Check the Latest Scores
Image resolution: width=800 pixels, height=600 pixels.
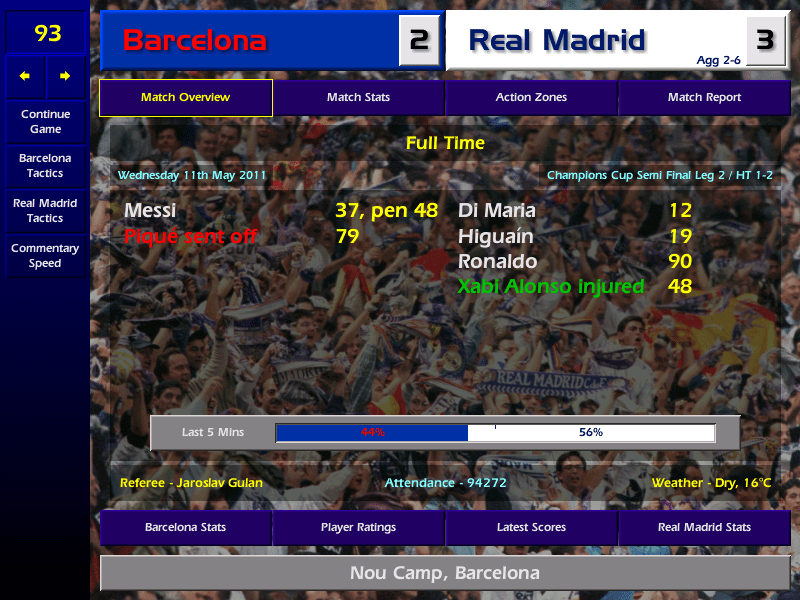[x=531, y=527]
